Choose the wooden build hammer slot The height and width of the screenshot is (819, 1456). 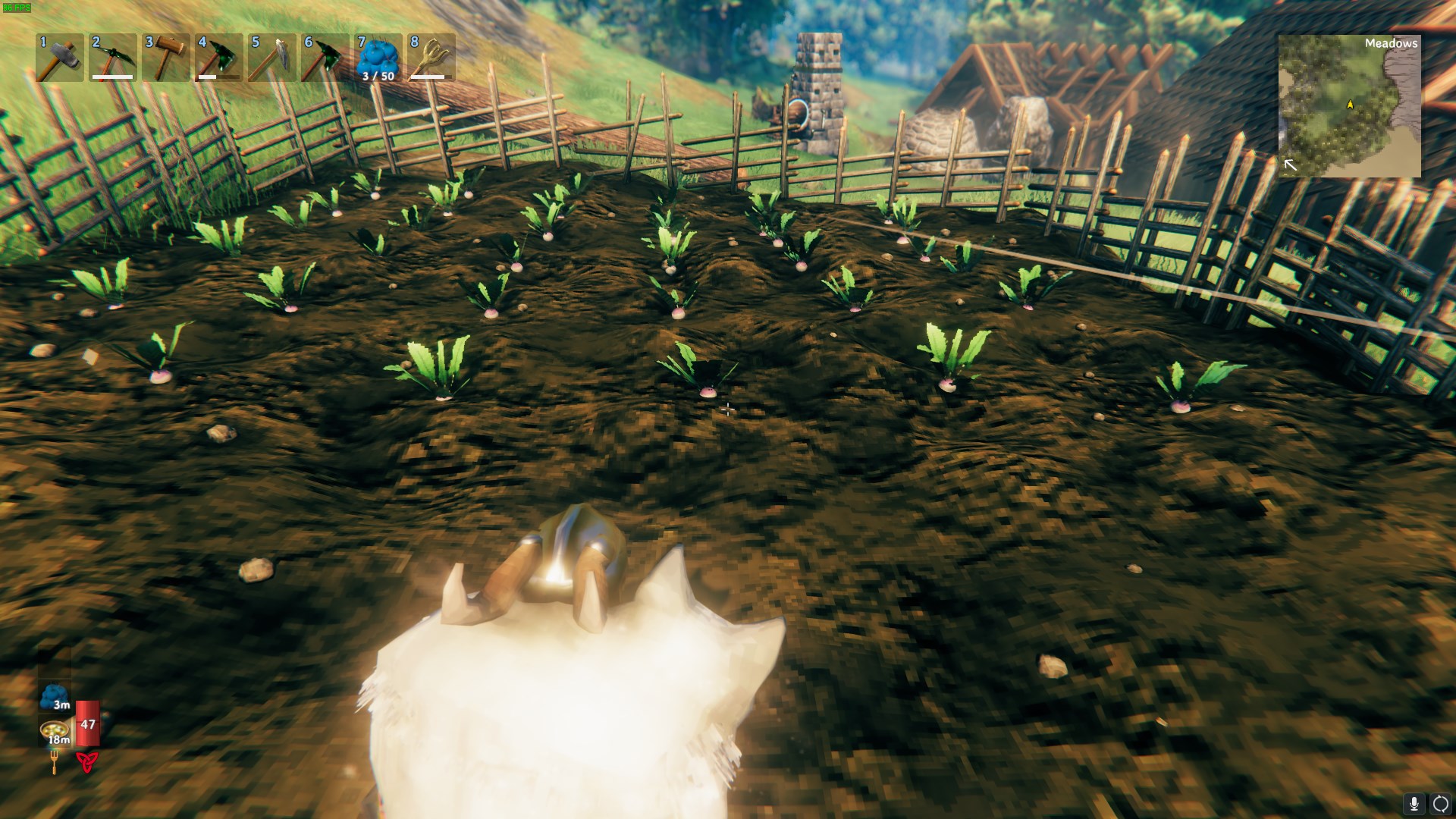coord(166,58)
